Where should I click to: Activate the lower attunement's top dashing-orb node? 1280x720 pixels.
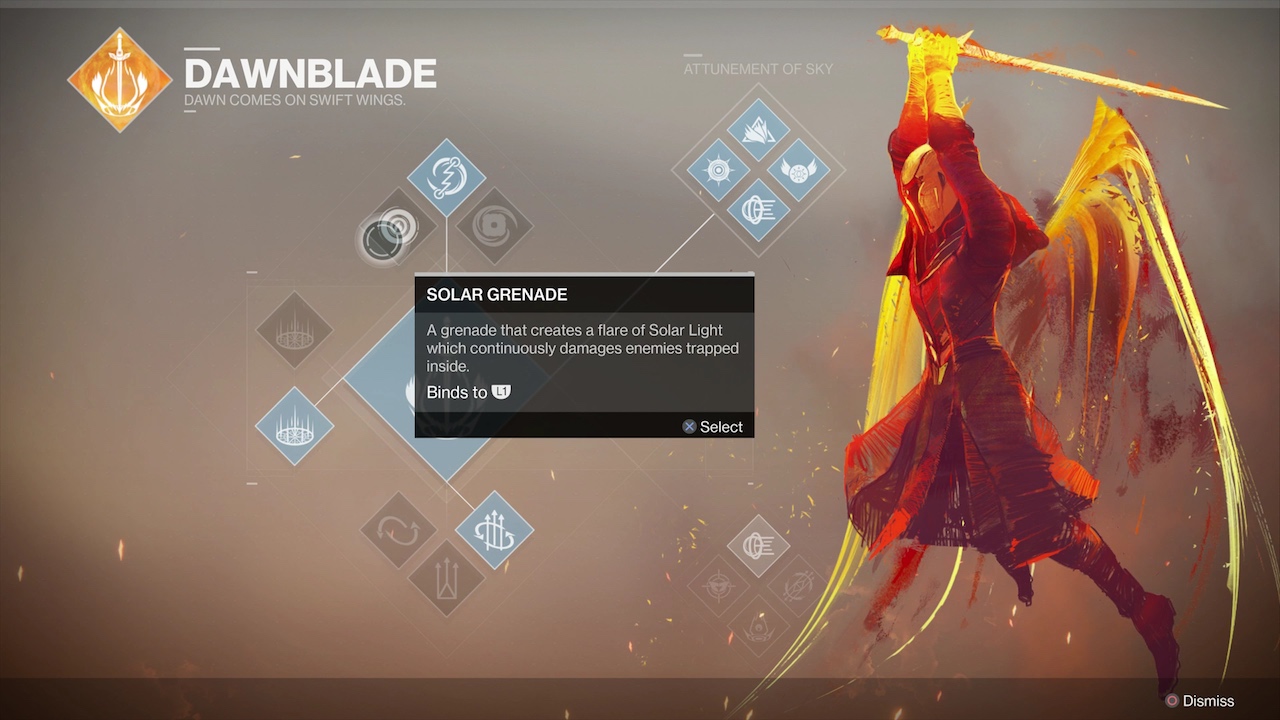tap(759, 545)
